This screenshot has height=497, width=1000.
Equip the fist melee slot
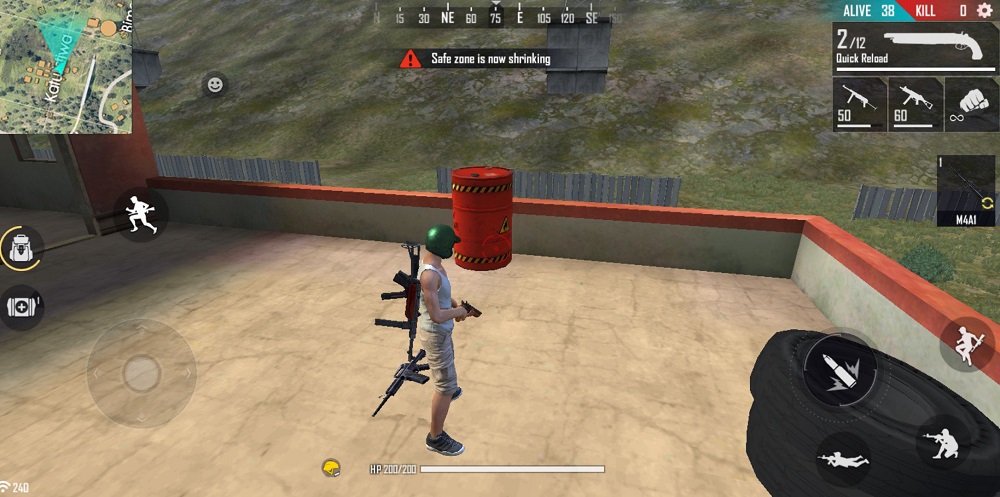coord(971,101)
